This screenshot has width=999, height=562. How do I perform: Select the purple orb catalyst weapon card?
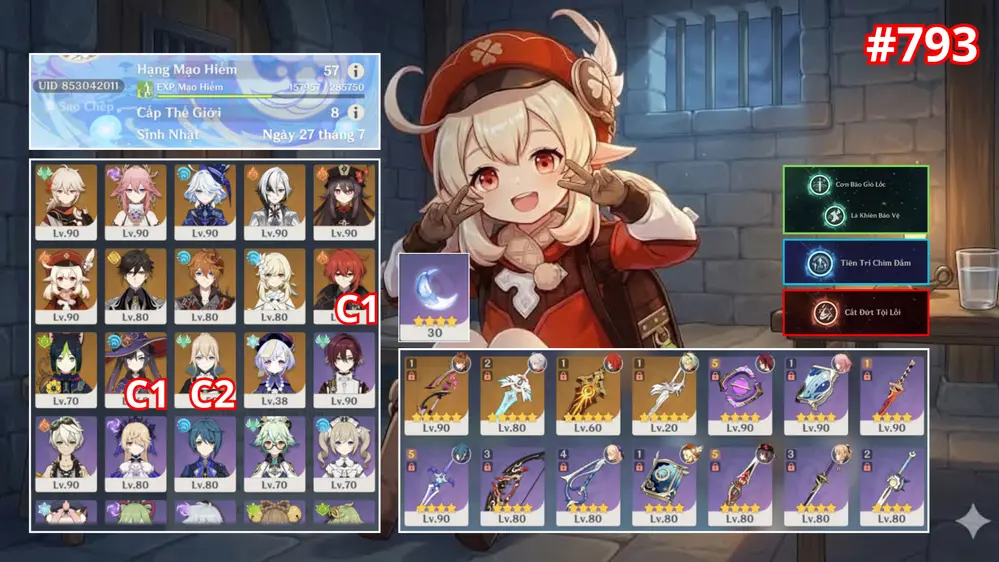click(x=742, y=391)
